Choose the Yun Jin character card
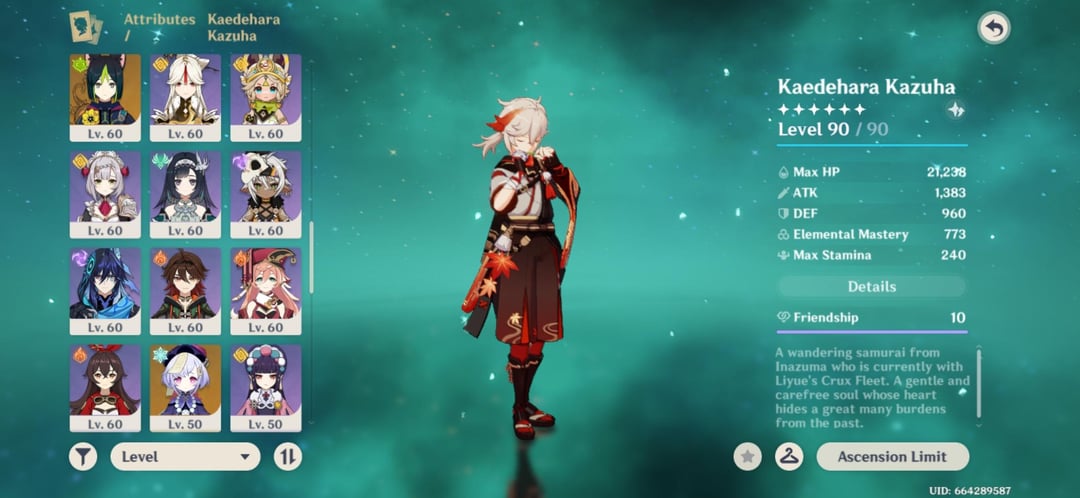 [x=265, y=380]
